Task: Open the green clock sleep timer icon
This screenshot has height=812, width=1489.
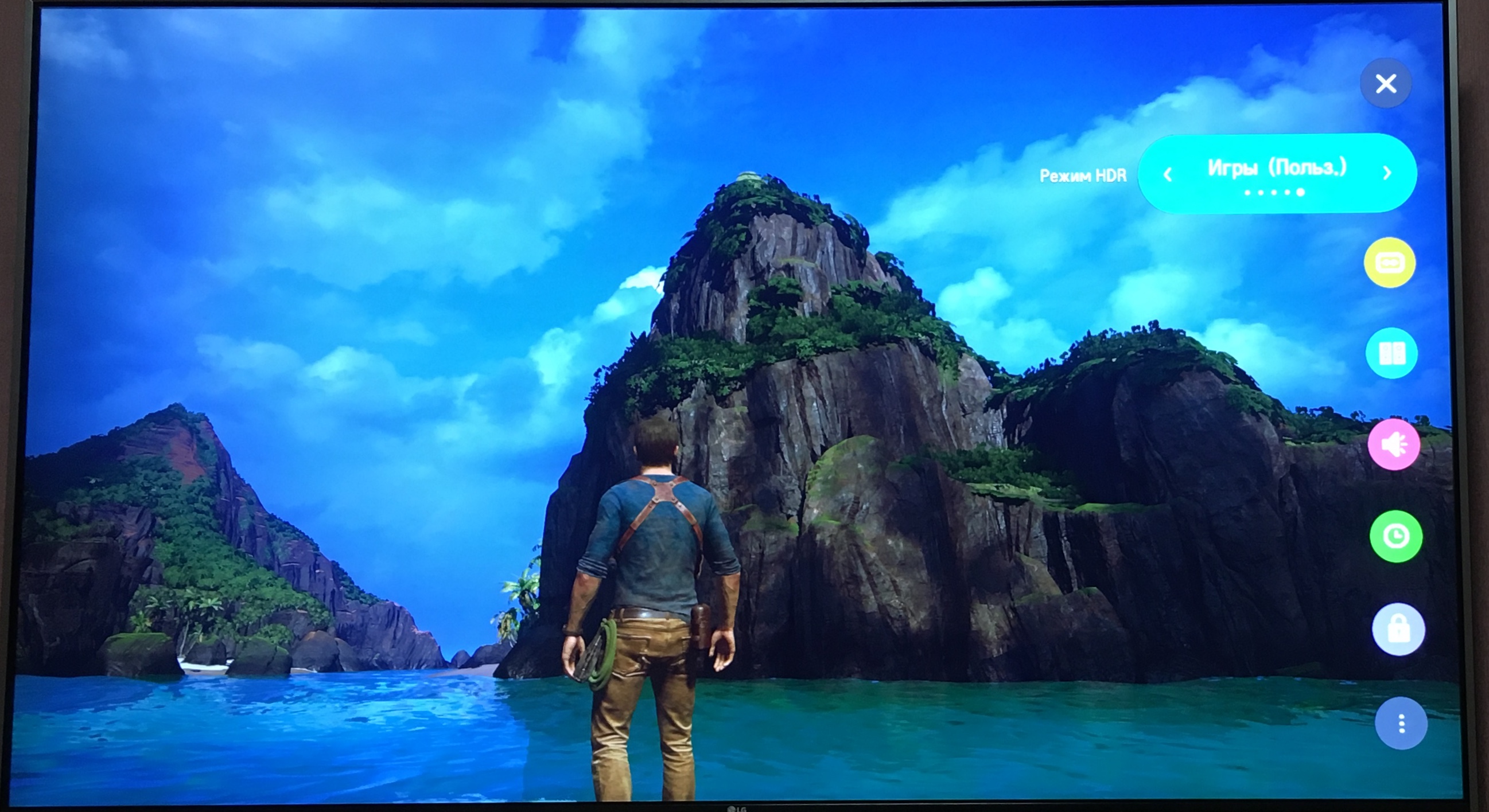Action: point(1396,537)
